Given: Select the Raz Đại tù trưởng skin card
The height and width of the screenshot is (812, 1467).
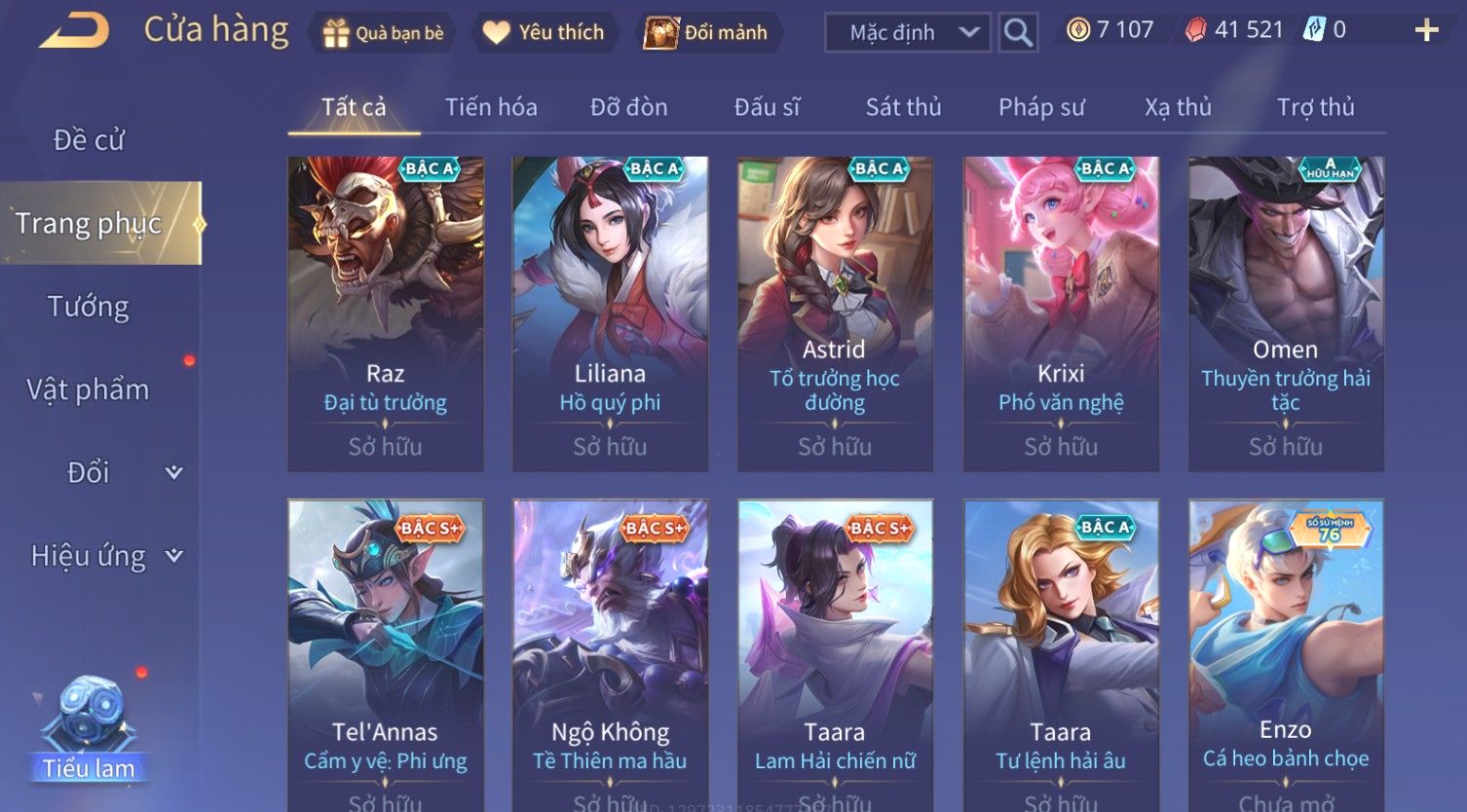Looking at the screenshot, I should [x=386, y=314].
